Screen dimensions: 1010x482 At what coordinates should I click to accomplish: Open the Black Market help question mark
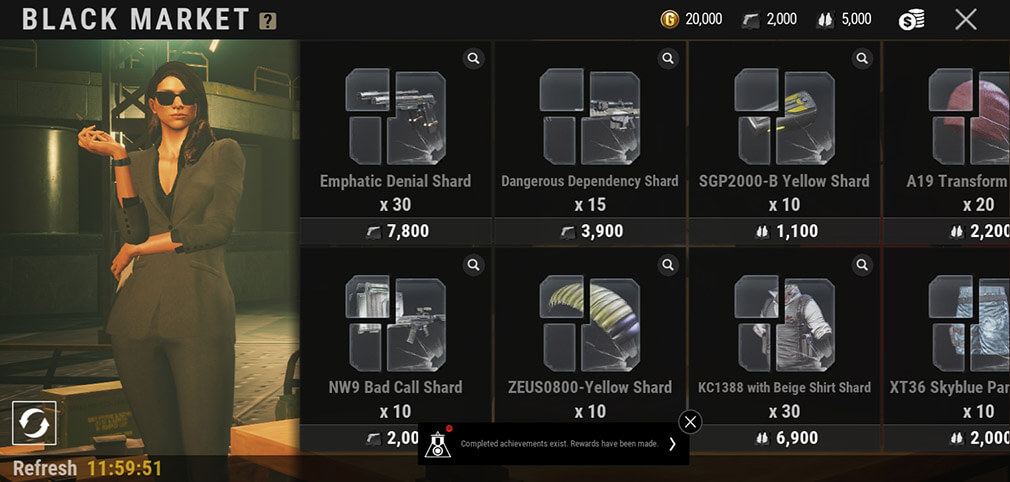[x=268, y=21]
